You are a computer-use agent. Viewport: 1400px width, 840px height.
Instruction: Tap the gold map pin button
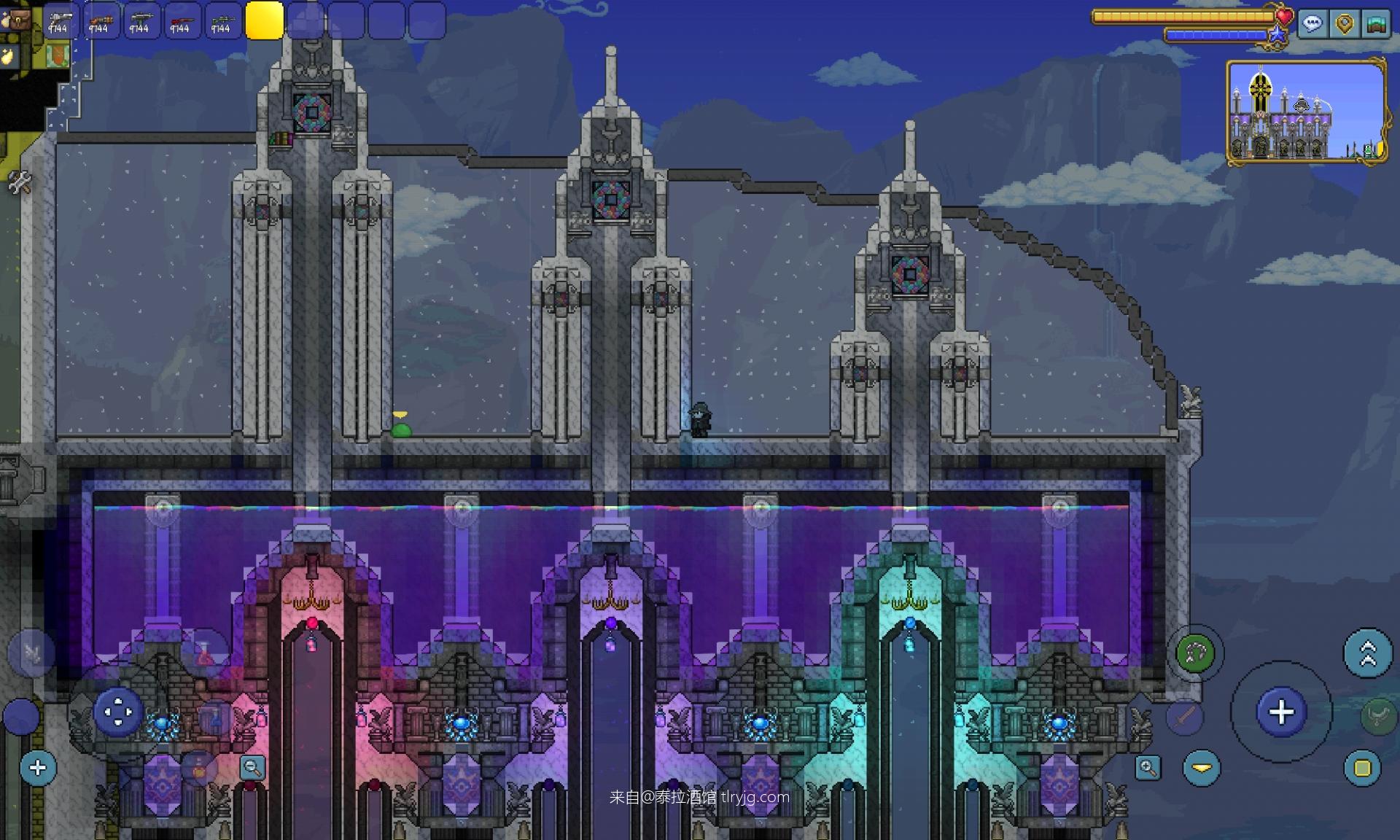pos(1345,24)
